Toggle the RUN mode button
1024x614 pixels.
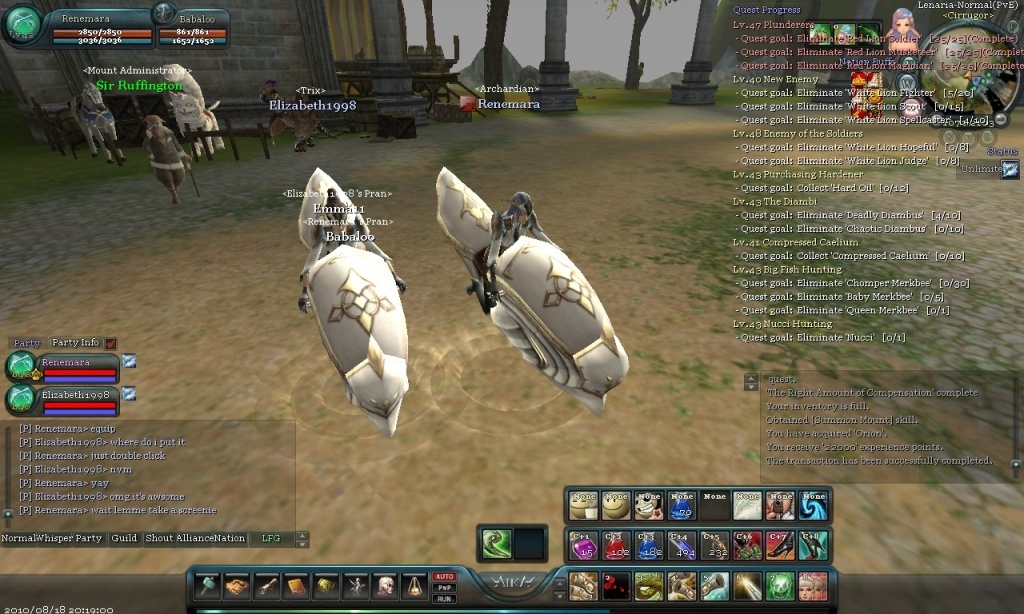point(444,598)
